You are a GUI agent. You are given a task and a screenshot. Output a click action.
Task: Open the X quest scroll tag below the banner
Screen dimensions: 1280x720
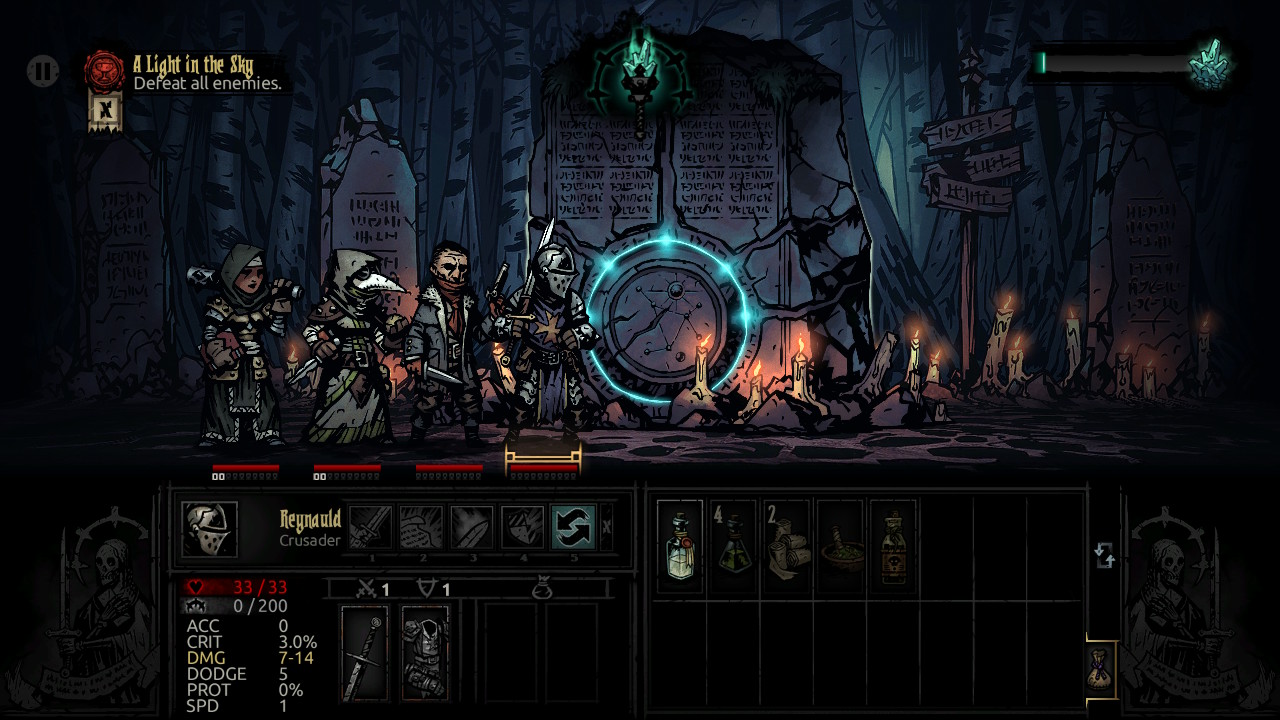point(103,111)
